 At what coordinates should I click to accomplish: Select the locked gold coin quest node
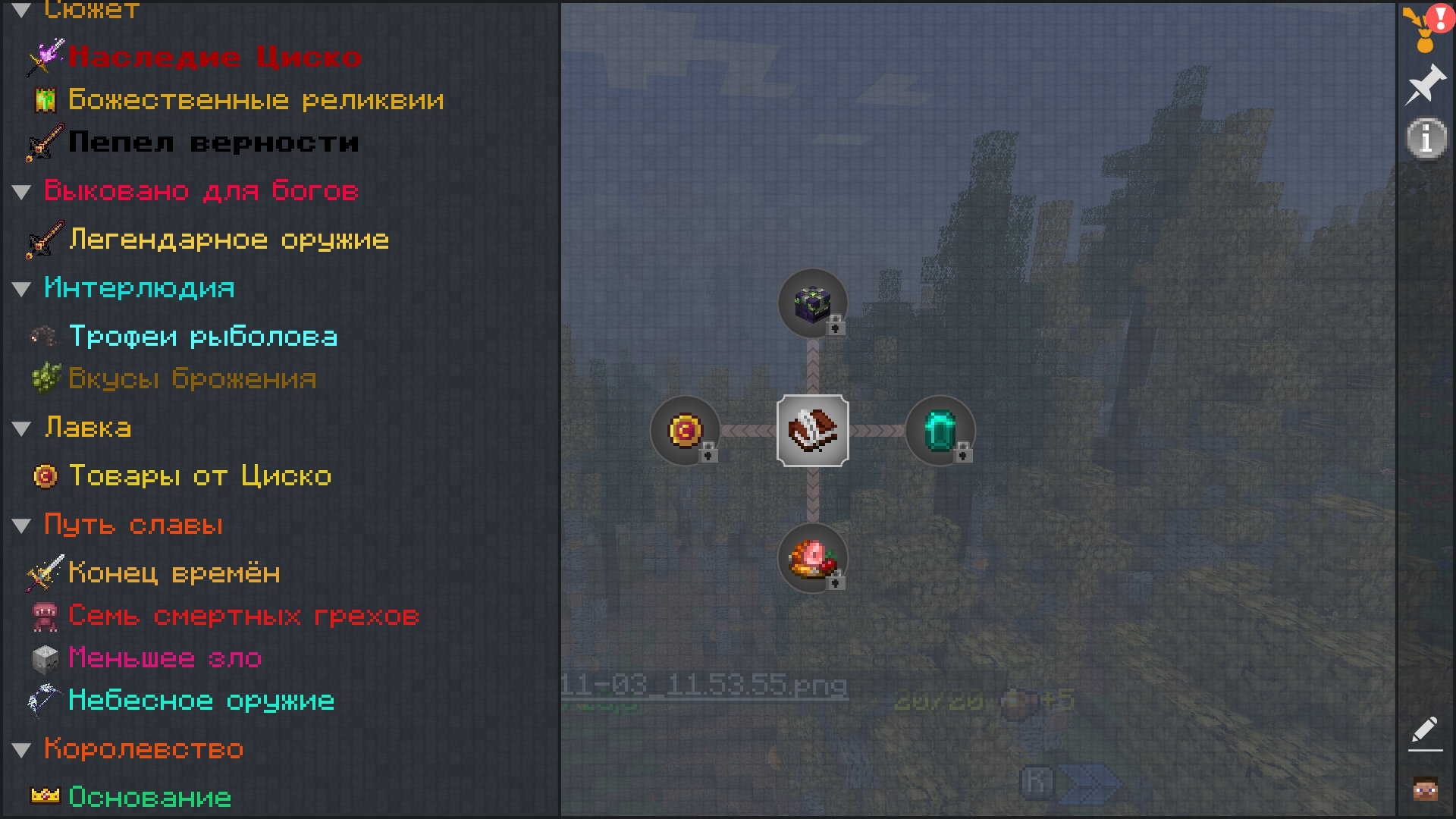pos(685,431)
